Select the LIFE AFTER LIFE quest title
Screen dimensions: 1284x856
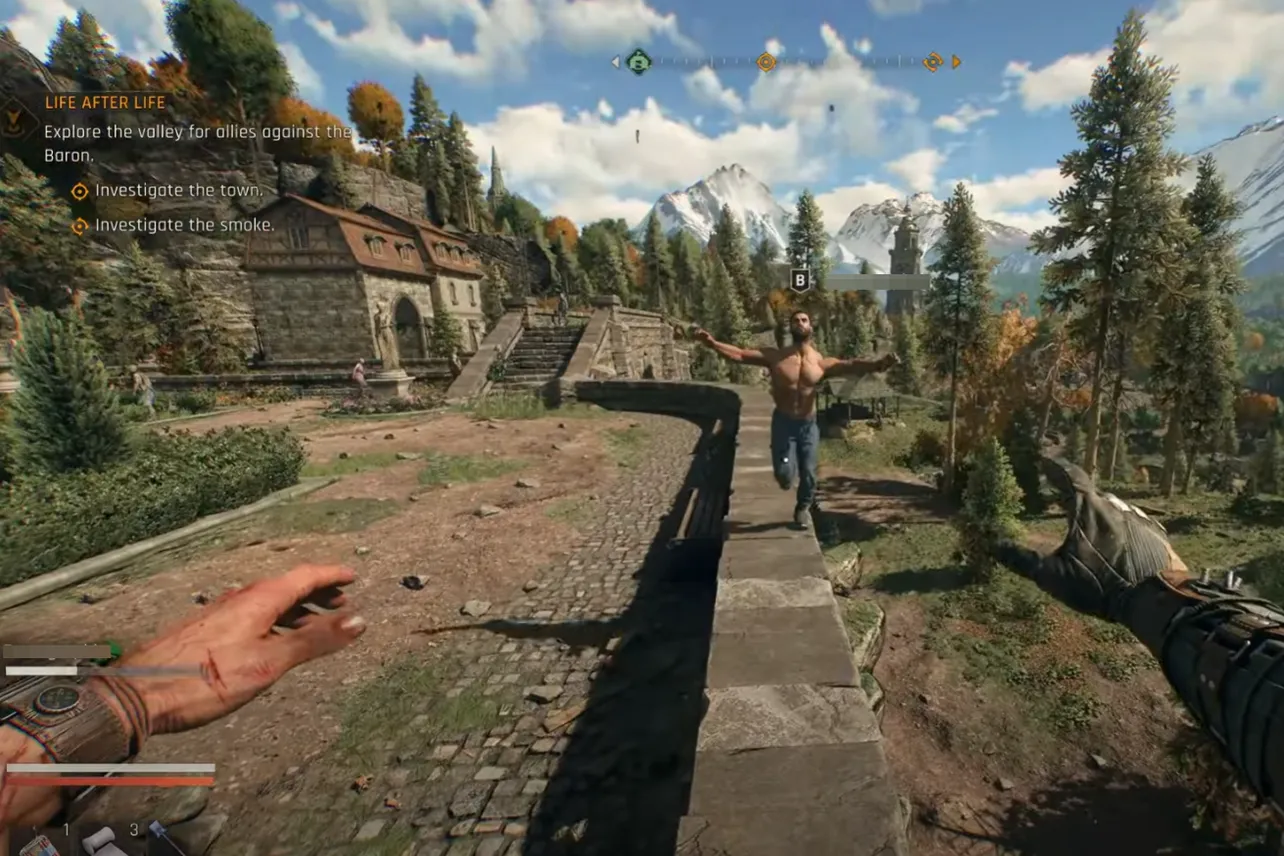(x=106, y=102)
